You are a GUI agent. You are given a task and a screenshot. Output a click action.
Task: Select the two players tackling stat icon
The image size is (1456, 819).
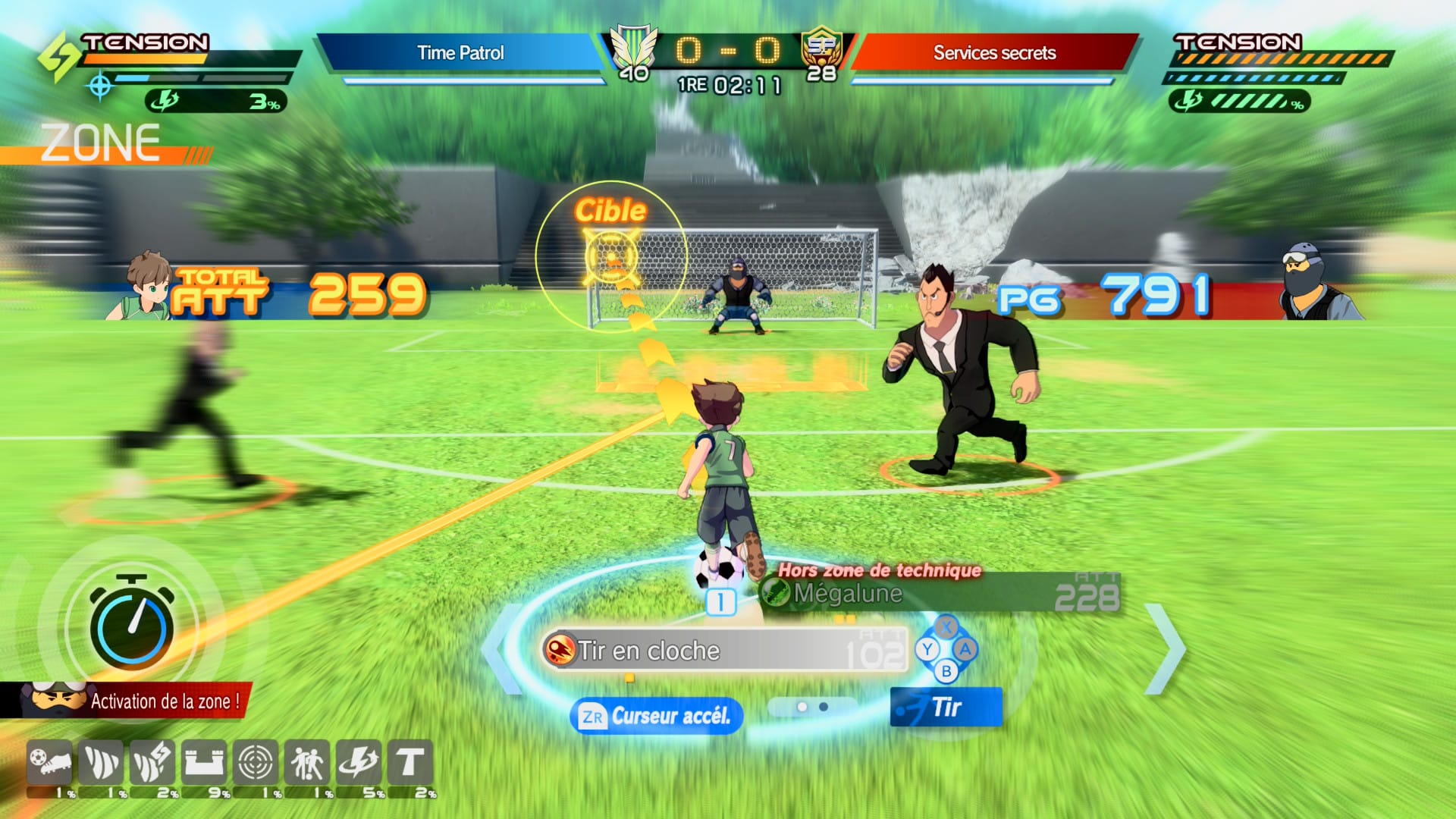point(307,762)
